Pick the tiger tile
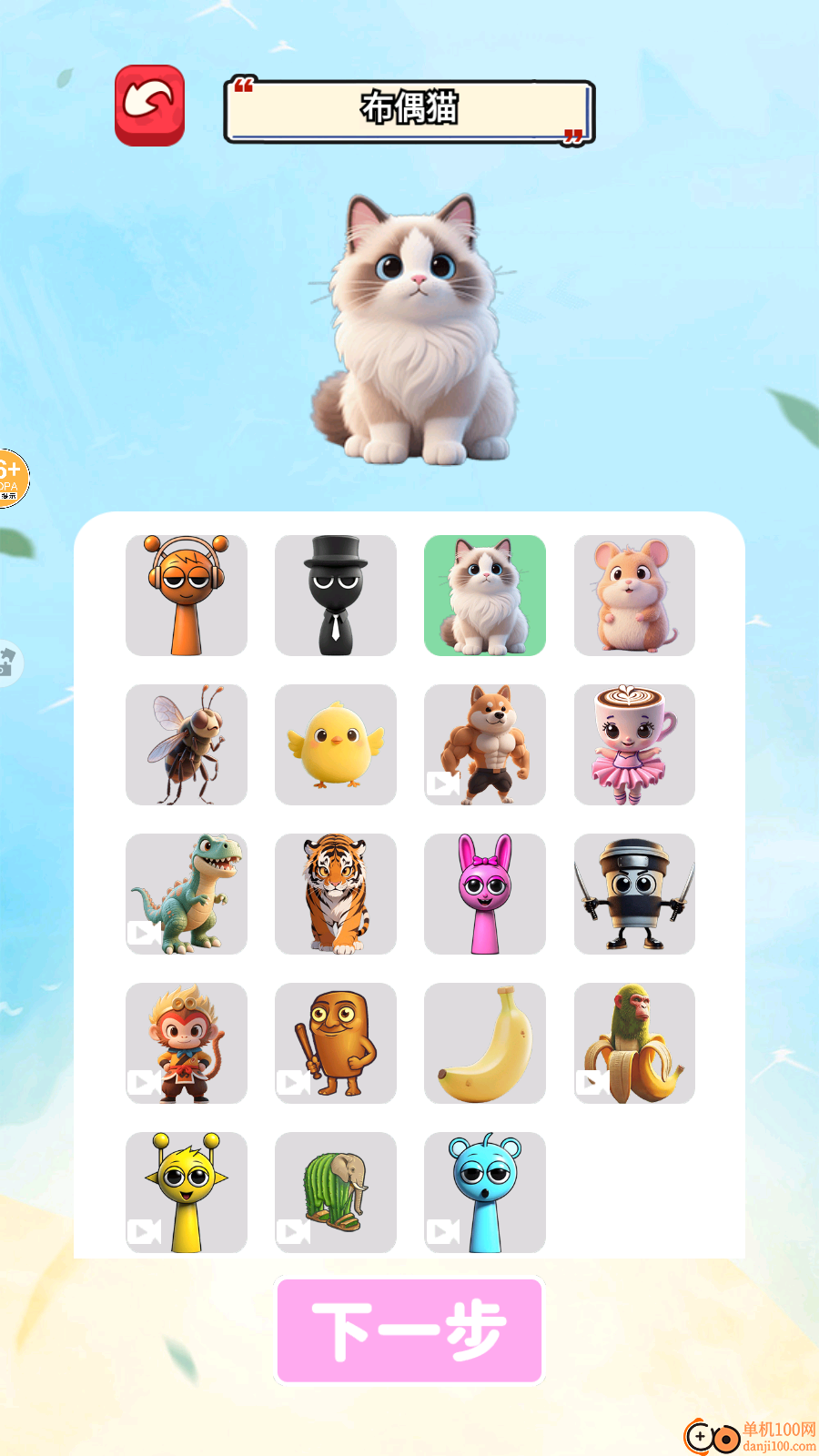 coord(336,894)
